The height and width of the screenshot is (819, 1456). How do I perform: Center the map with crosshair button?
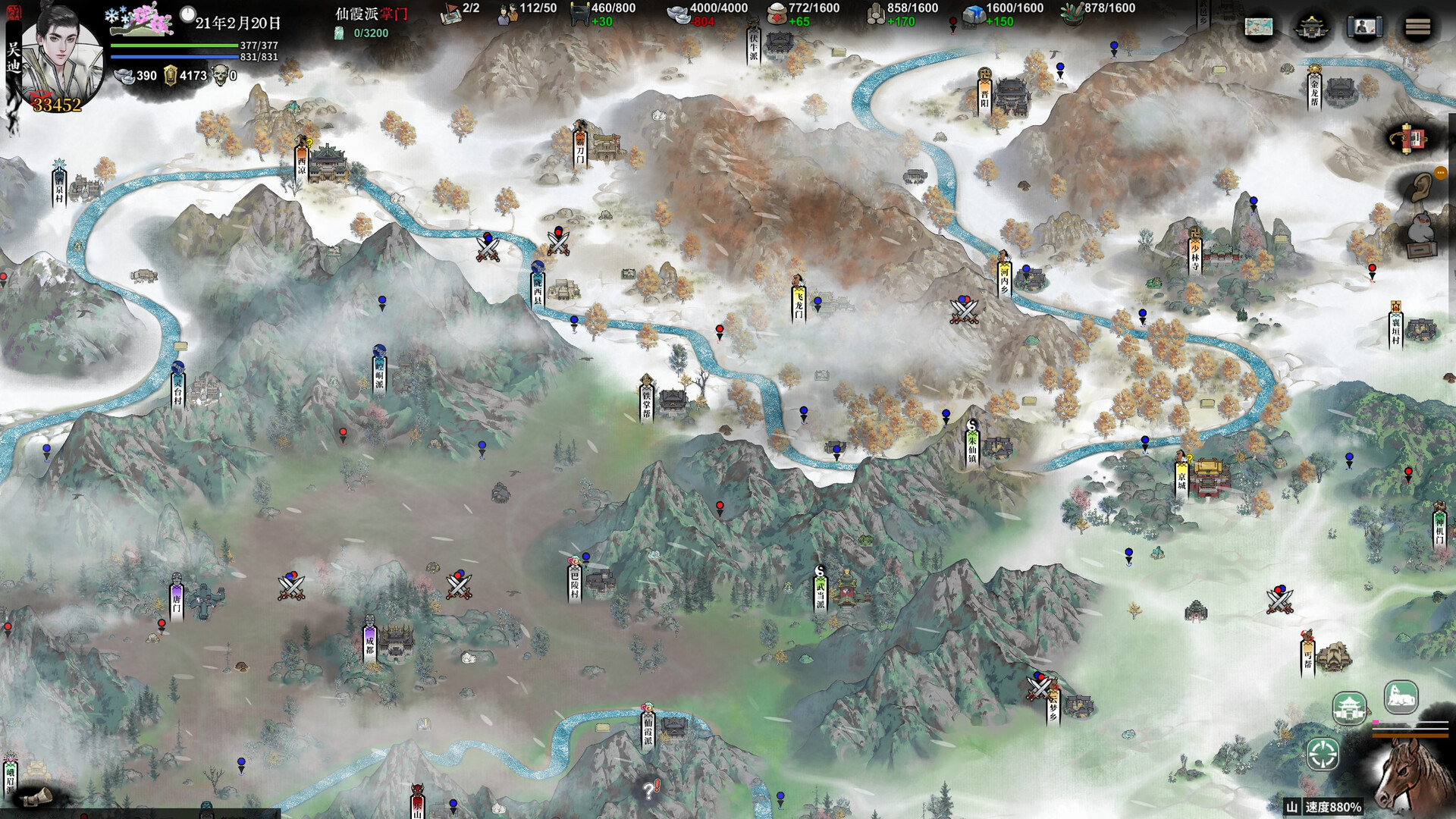[1323, 755]
